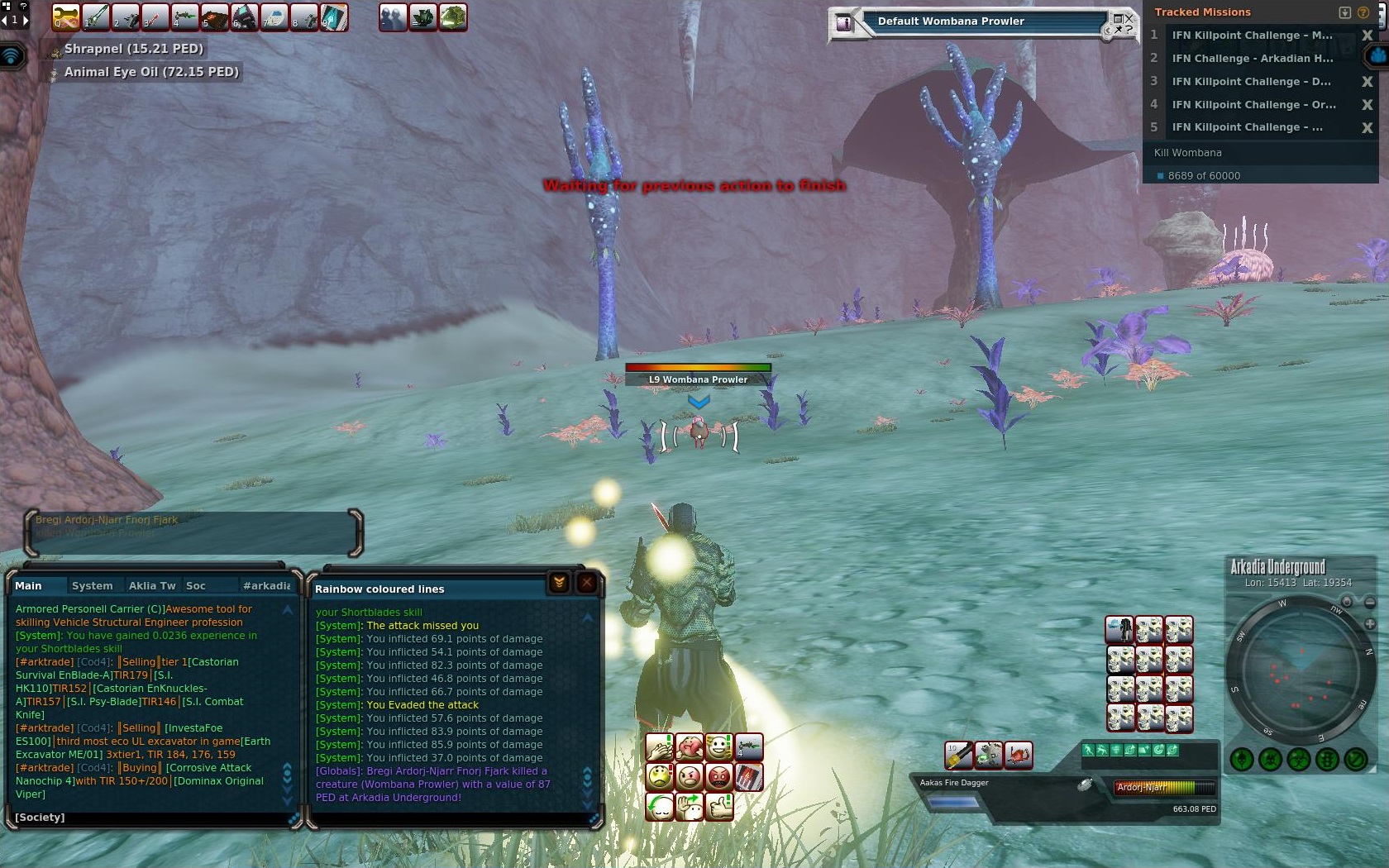Switch to the Soc chat tab
The height and width of the screenshot is (868, 1389).
pos(196,585)
